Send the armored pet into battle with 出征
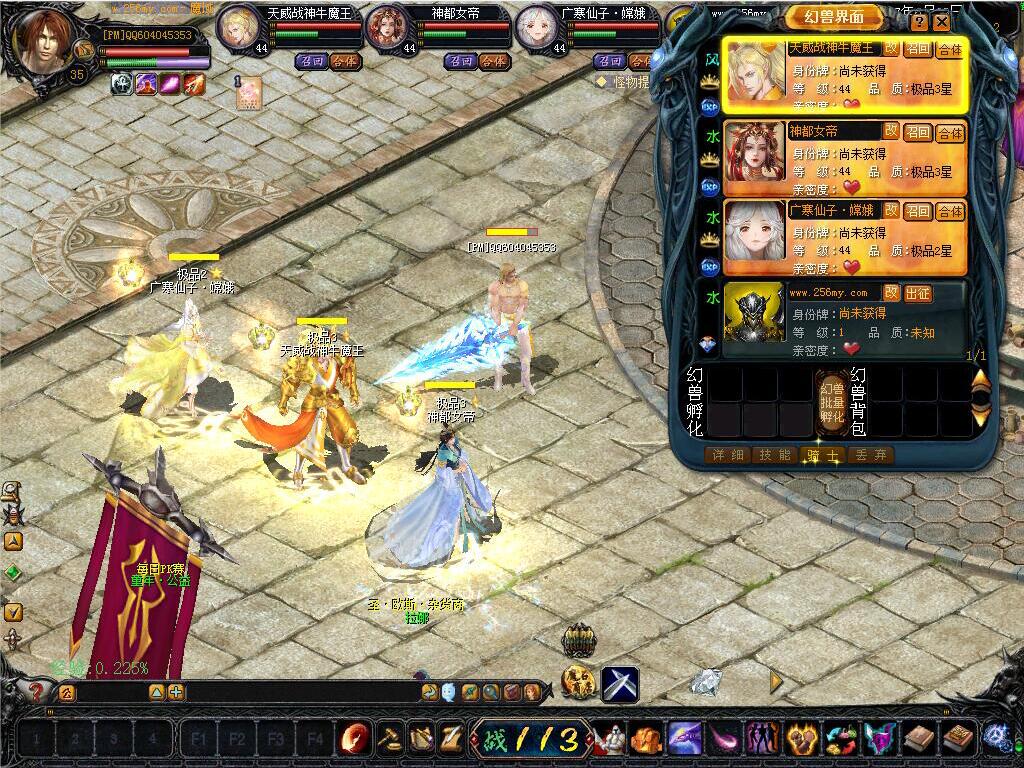1024x768 pixels. tap(917, 292)
